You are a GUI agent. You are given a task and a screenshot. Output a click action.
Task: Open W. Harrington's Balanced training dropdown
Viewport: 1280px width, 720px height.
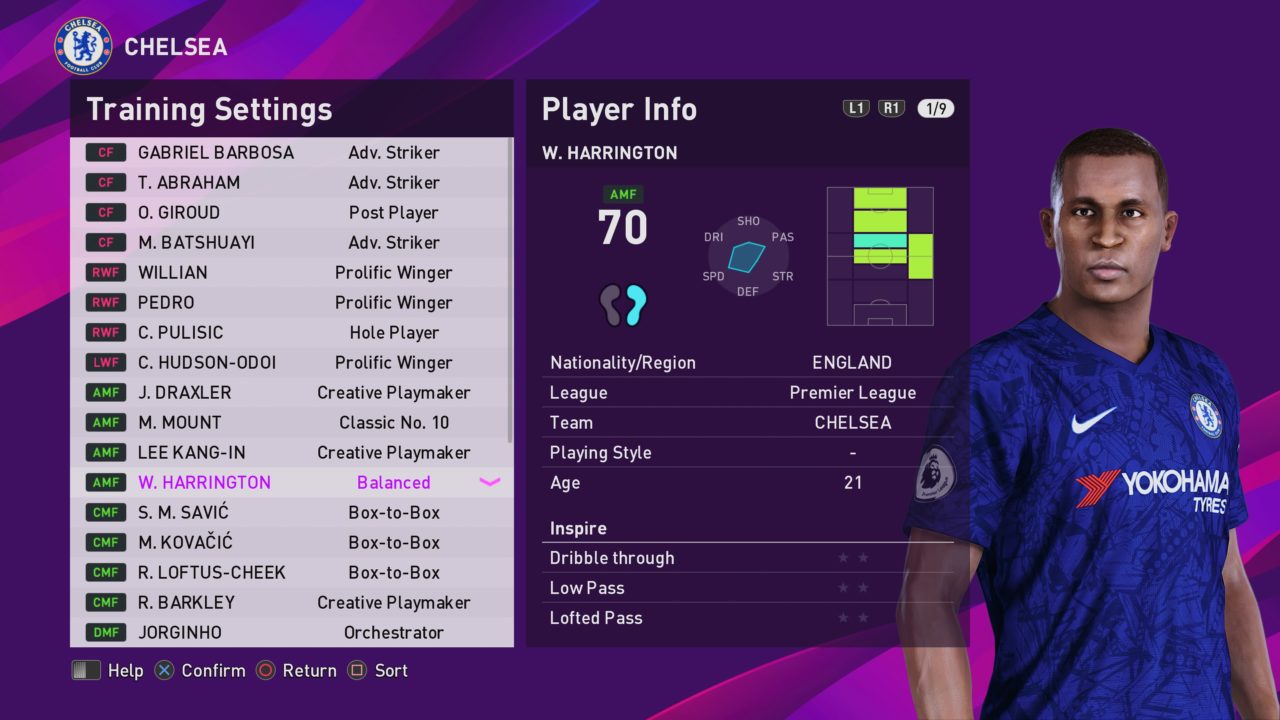[489, 483]
